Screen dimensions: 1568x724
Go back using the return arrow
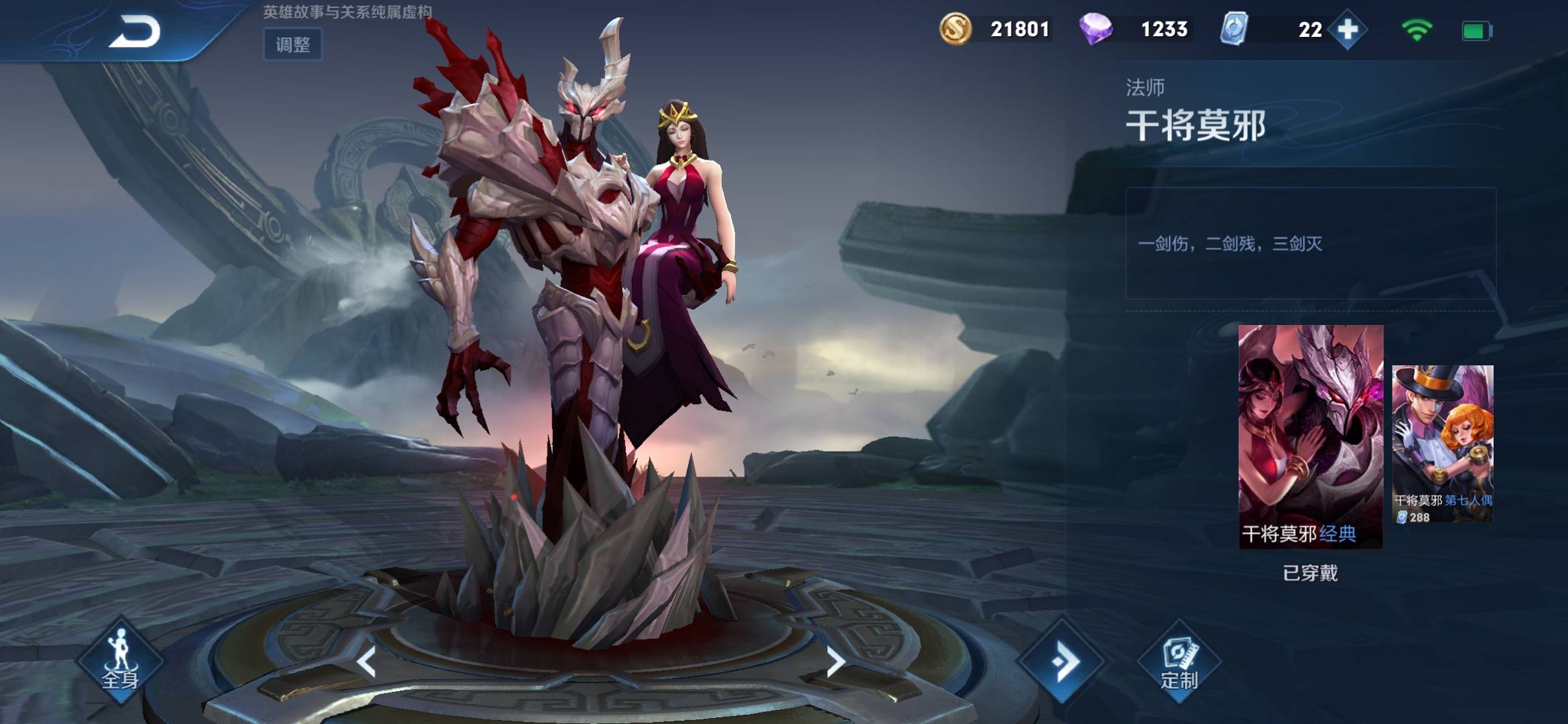click(135, 32)
